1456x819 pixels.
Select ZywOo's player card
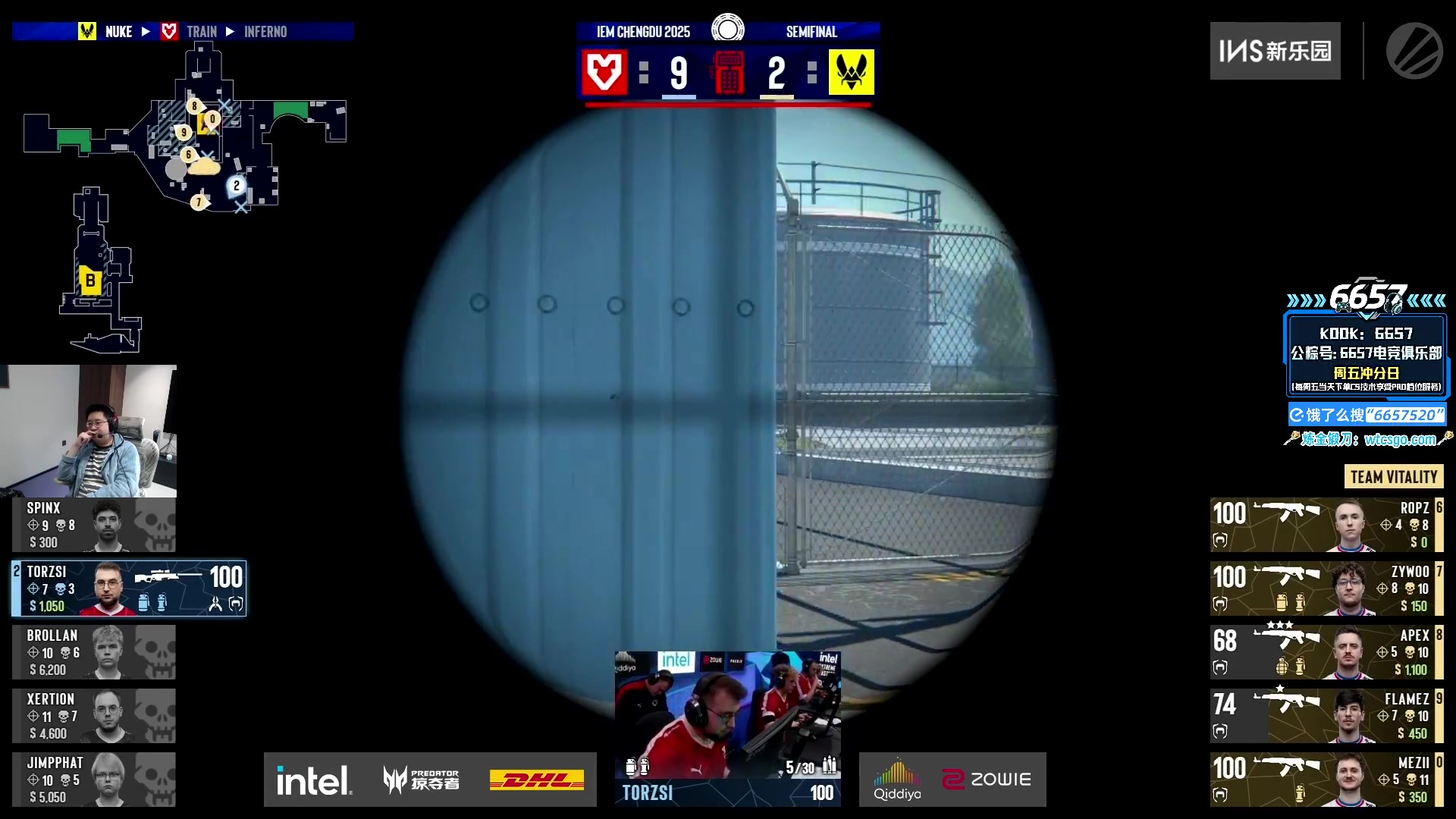[1326, 588]
